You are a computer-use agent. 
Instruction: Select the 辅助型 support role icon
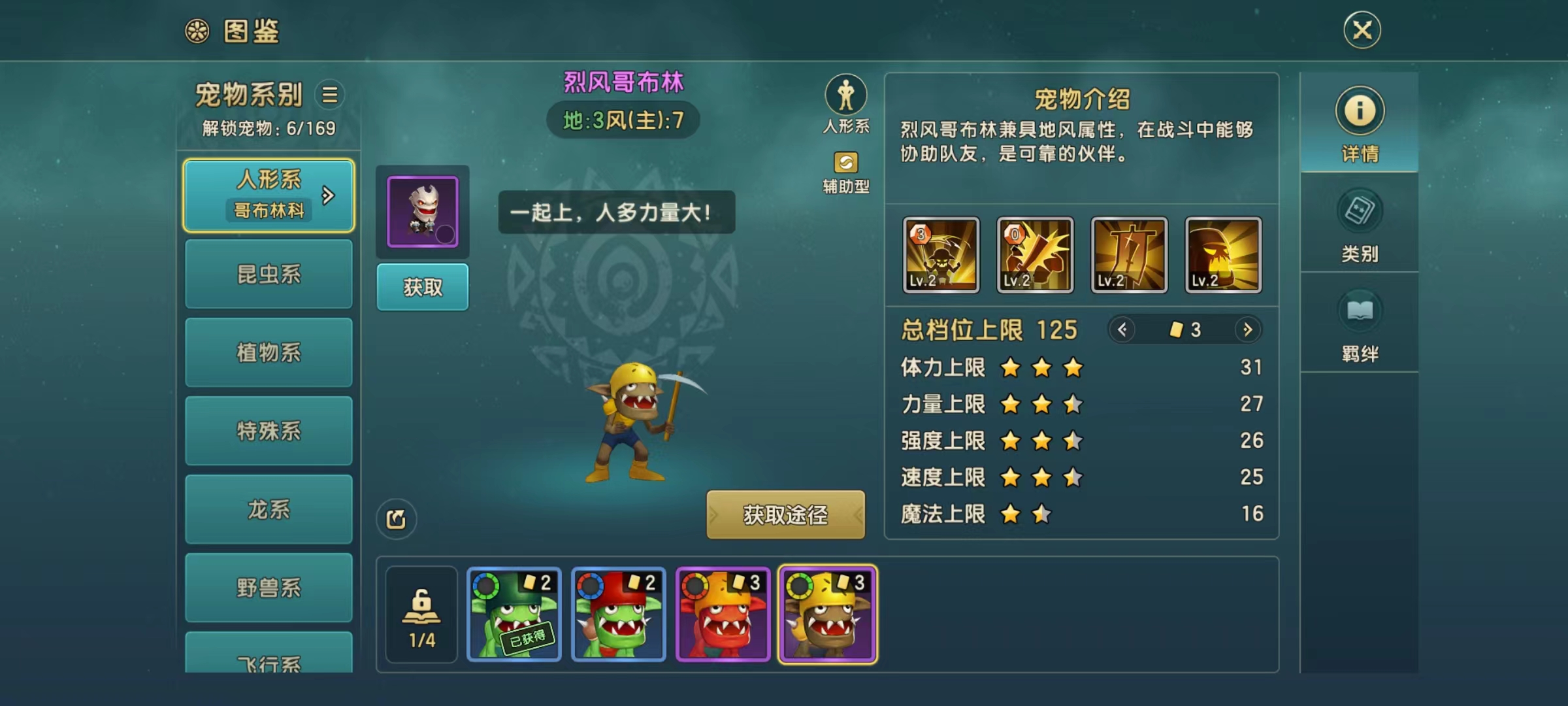[845, 161]
